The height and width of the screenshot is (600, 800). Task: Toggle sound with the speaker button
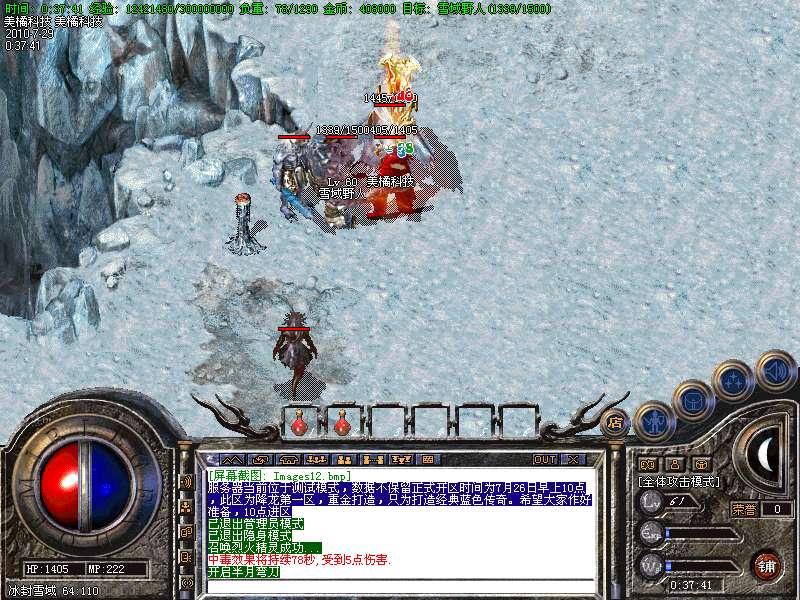pyautogui.click(x=775, y=369)
